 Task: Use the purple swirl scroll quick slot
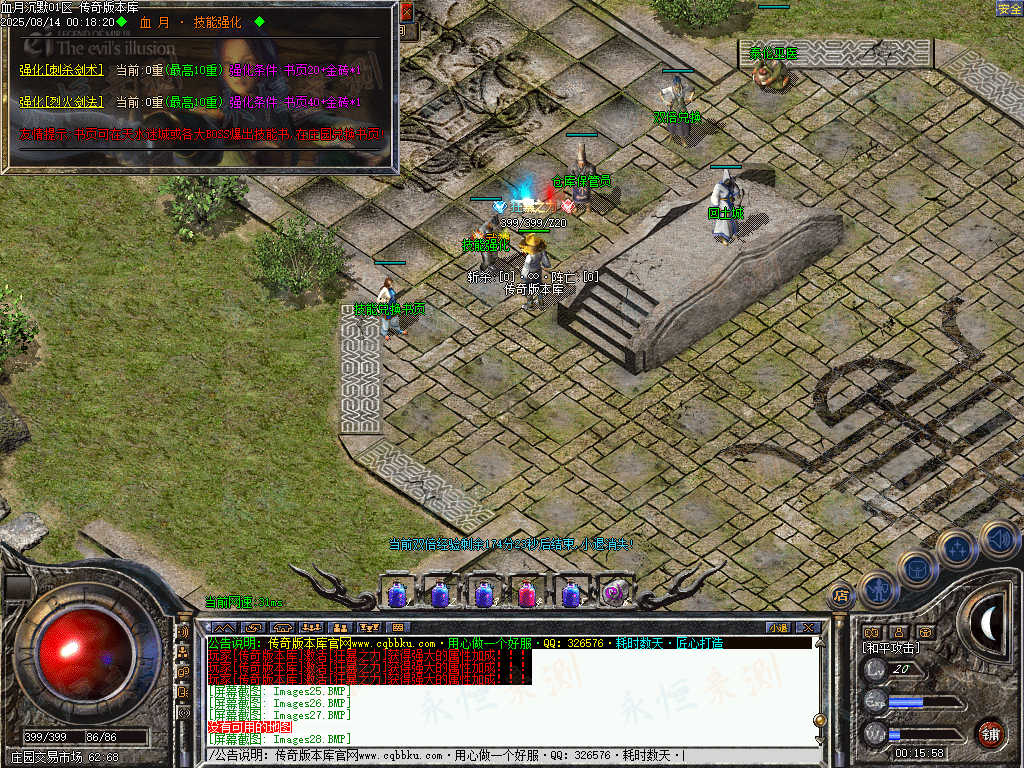[614, 593]
